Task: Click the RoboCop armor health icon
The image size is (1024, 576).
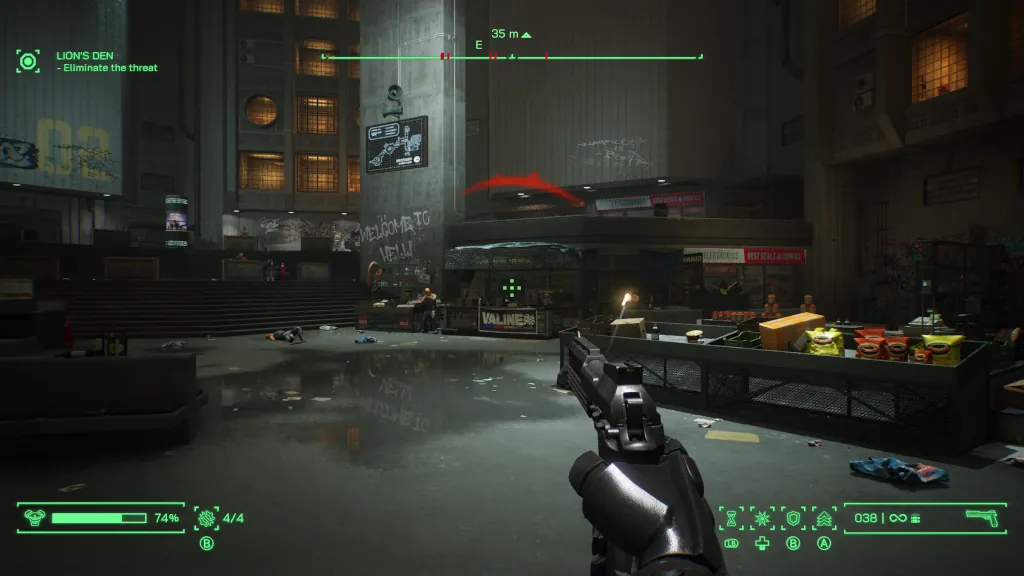Action: [x=35, y=518]
